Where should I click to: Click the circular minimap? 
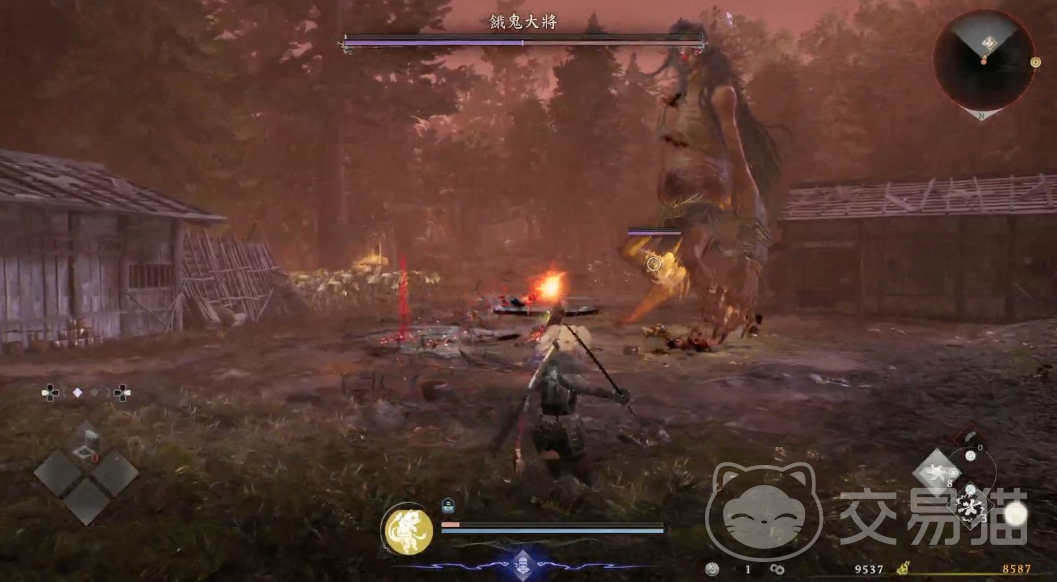point(983,60)
